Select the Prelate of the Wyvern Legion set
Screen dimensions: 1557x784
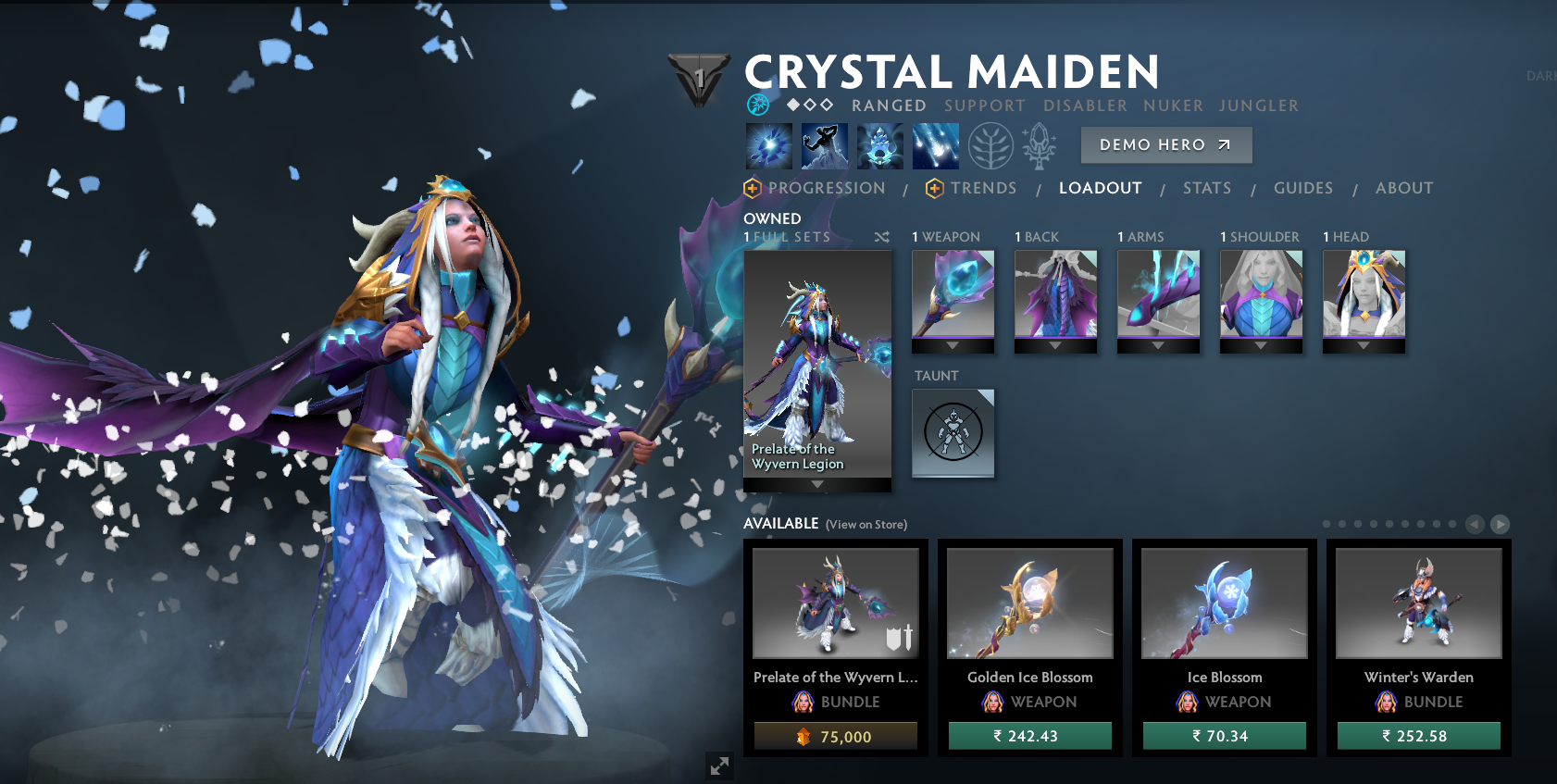click(x=817, y=361)
